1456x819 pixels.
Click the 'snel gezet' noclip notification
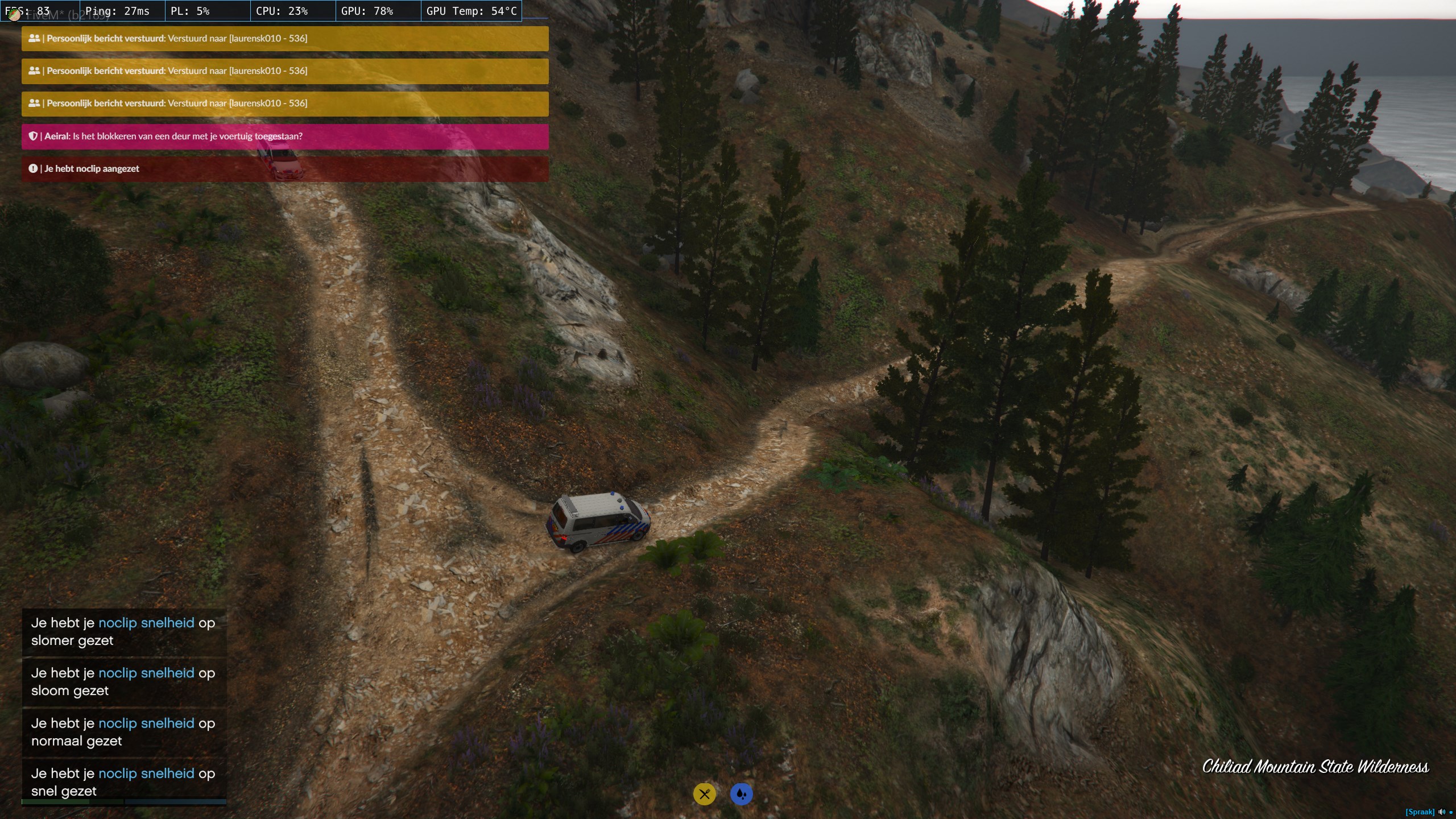pyautogui.click(x=123, y=781)
